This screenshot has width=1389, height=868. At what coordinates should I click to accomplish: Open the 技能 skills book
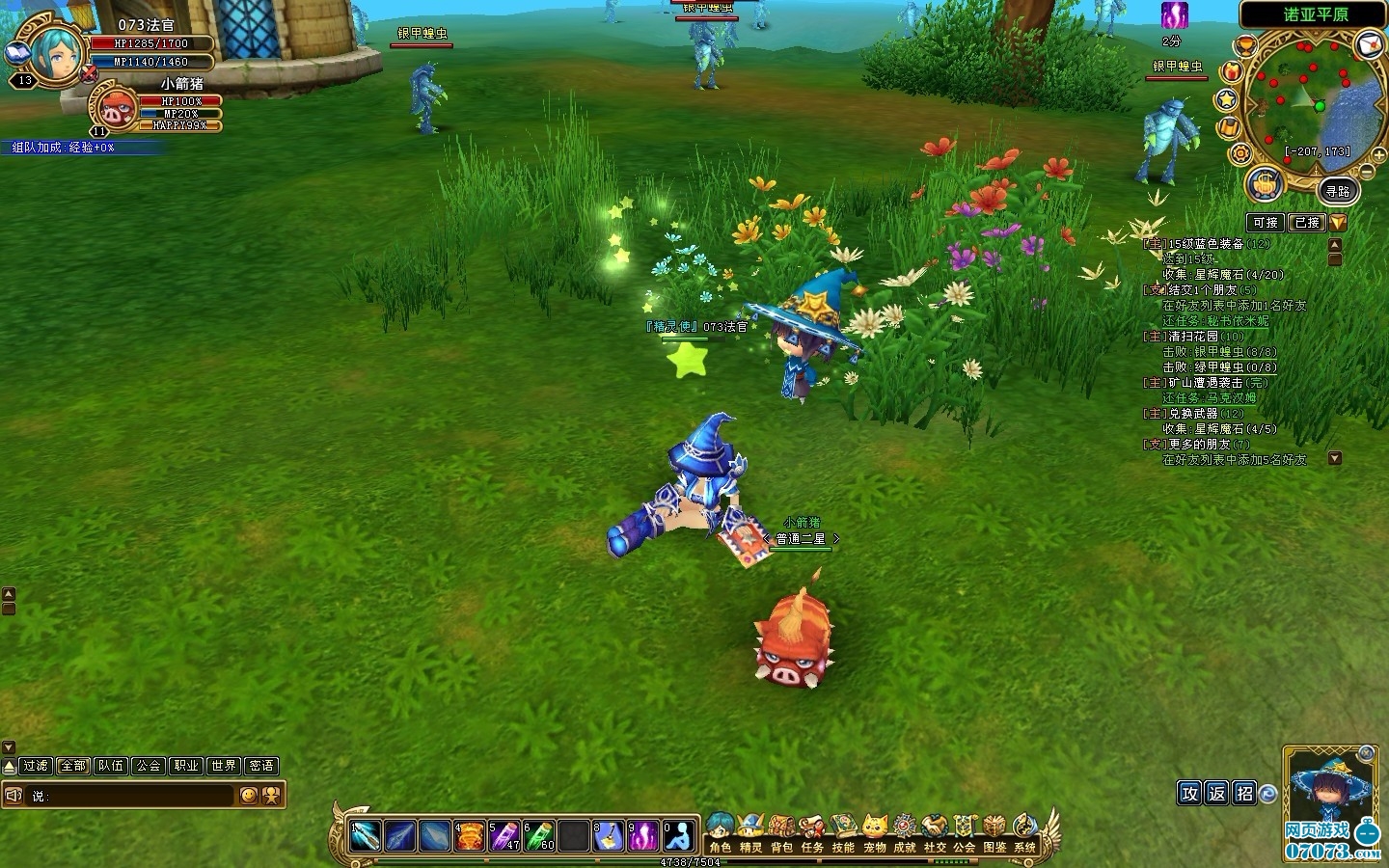pyautogui.click(x=843, y=831)
